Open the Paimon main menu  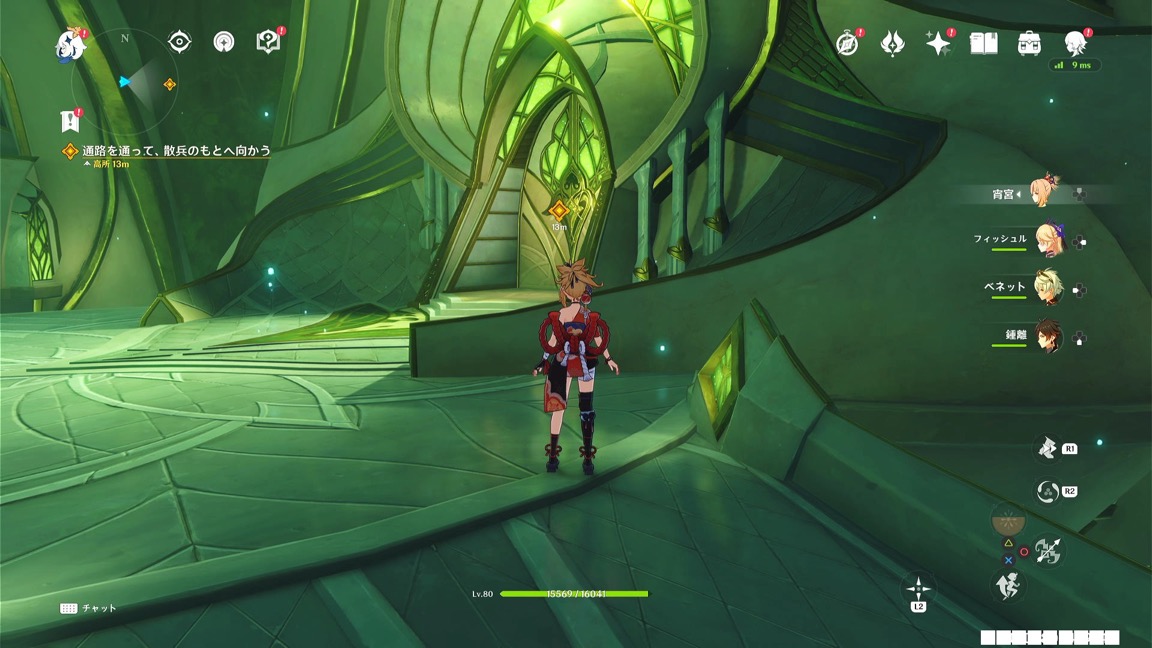click(71, 45)
